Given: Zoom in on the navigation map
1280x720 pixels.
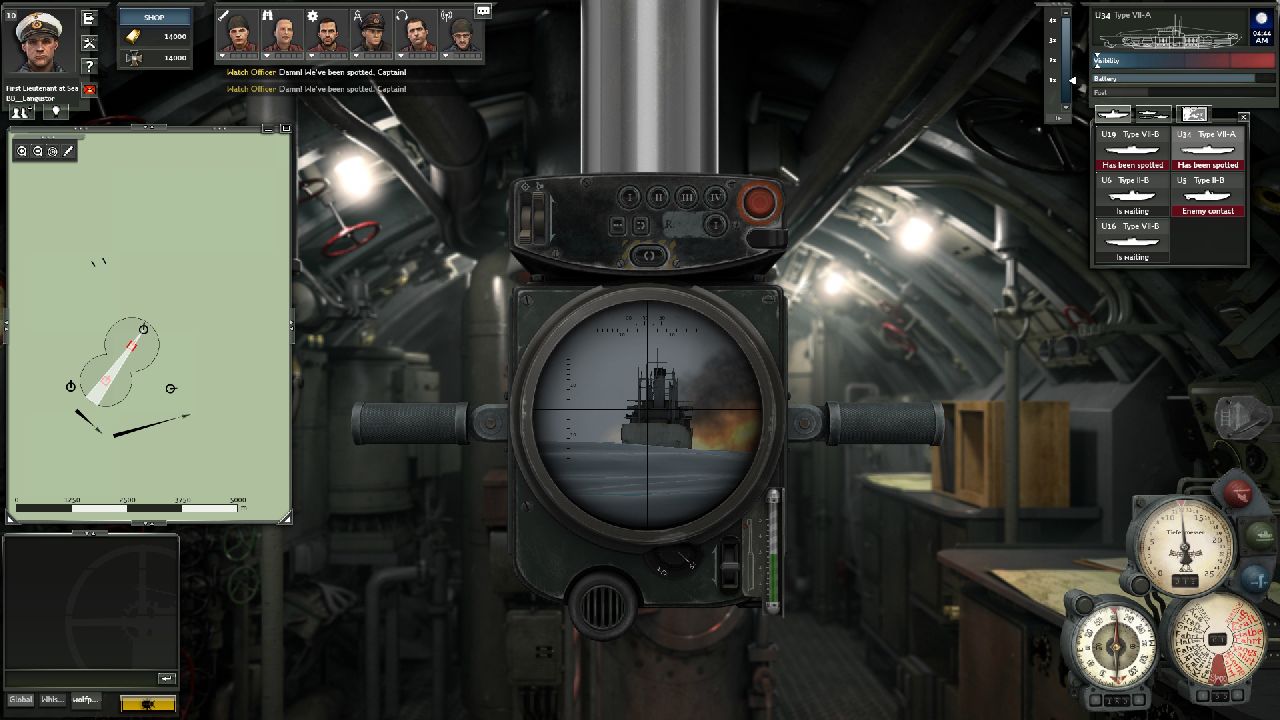Looking at the screenshot, I should pos(22,151).
